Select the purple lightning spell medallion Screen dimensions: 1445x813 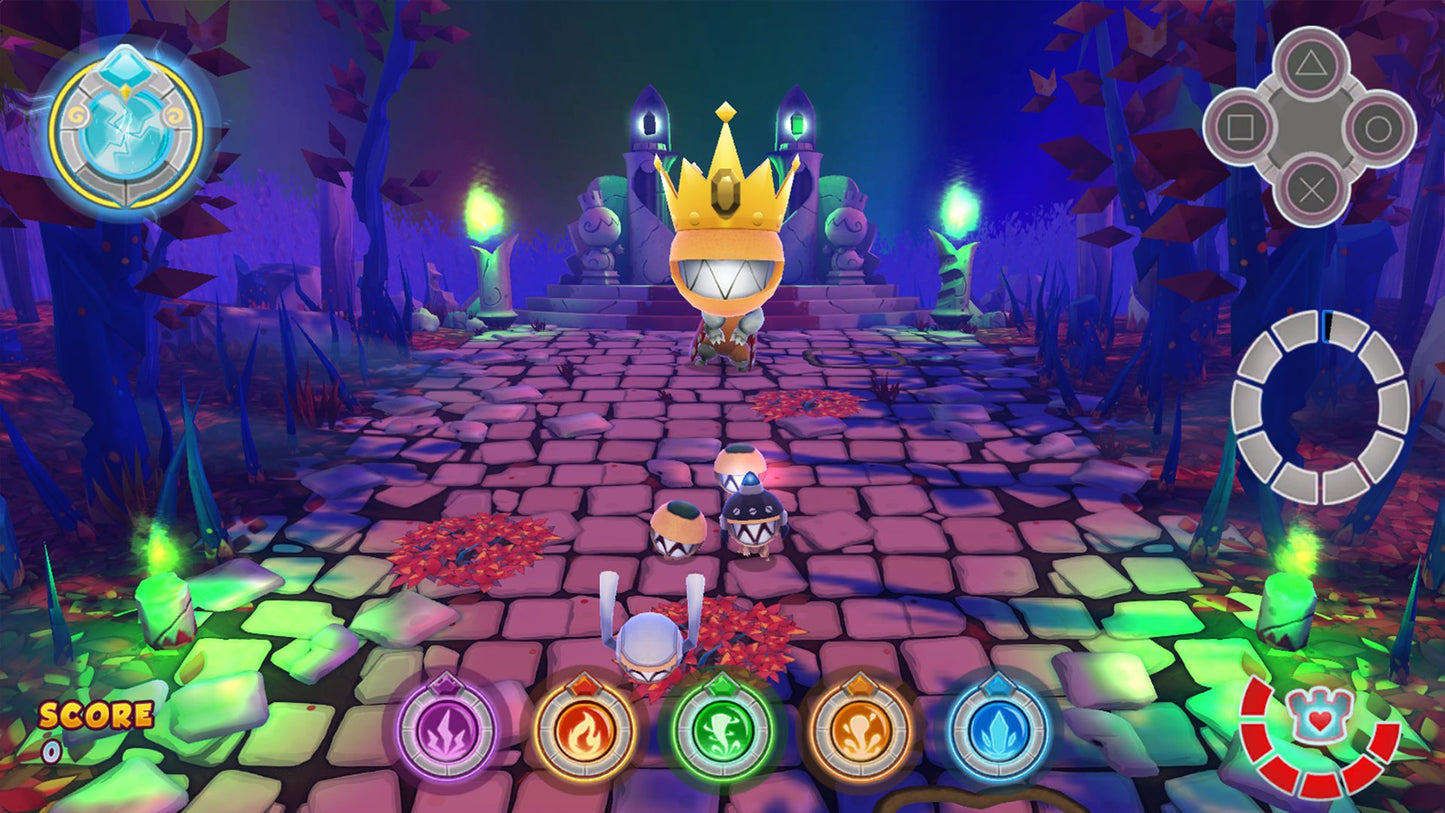[447, 733]
